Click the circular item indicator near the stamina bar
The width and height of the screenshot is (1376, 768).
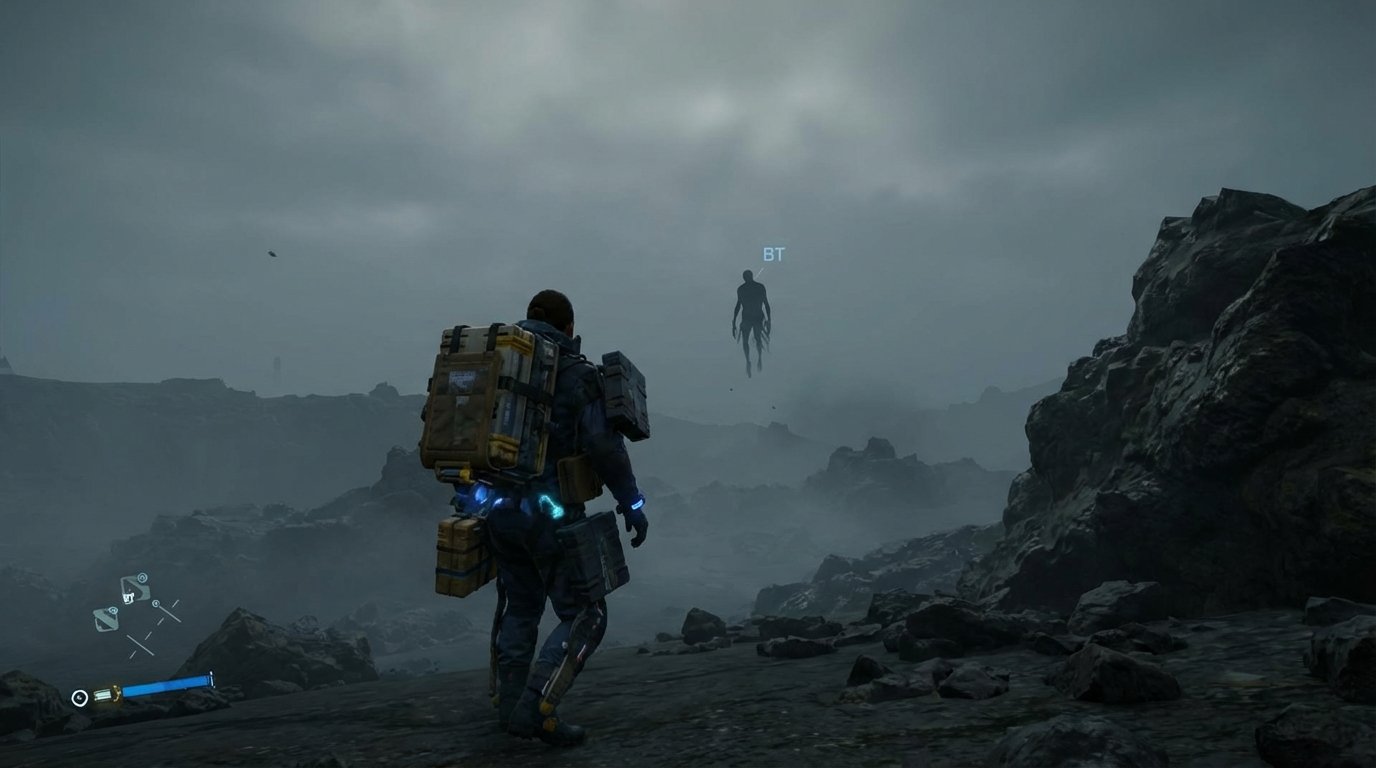[x=79, y=697]
